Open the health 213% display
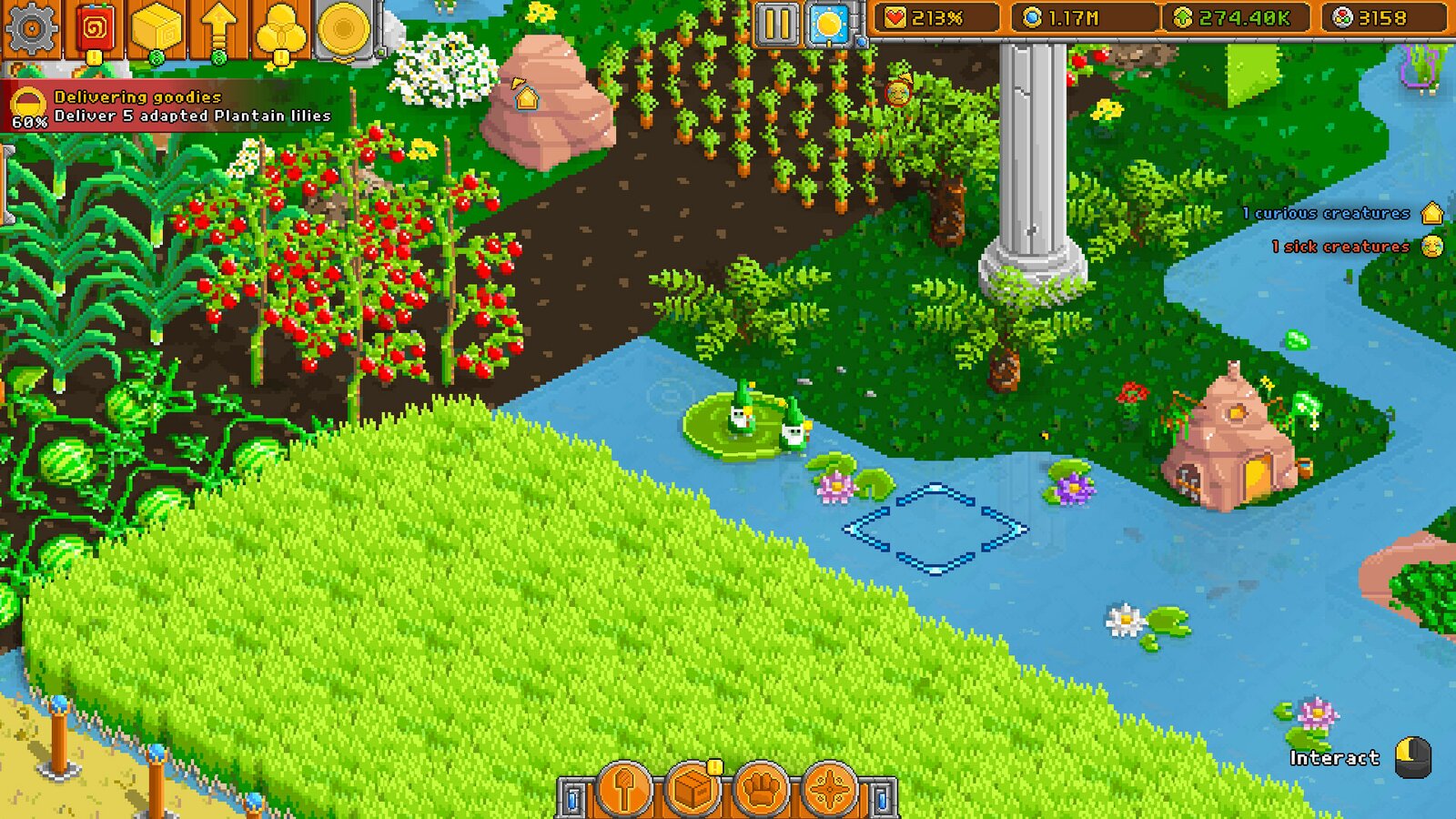 coord(919,15)
